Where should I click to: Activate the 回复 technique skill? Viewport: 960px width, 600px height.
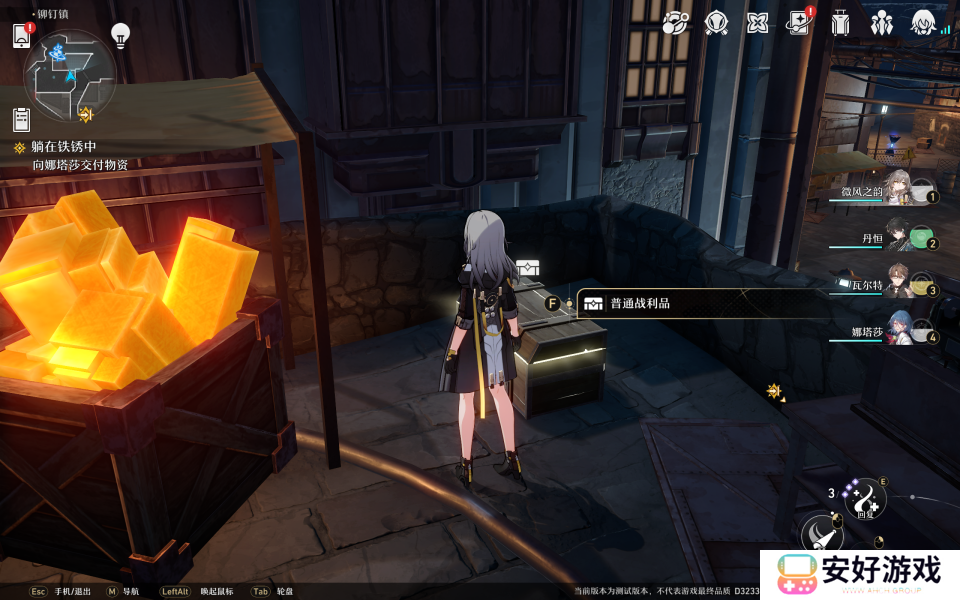click(864, 499)
